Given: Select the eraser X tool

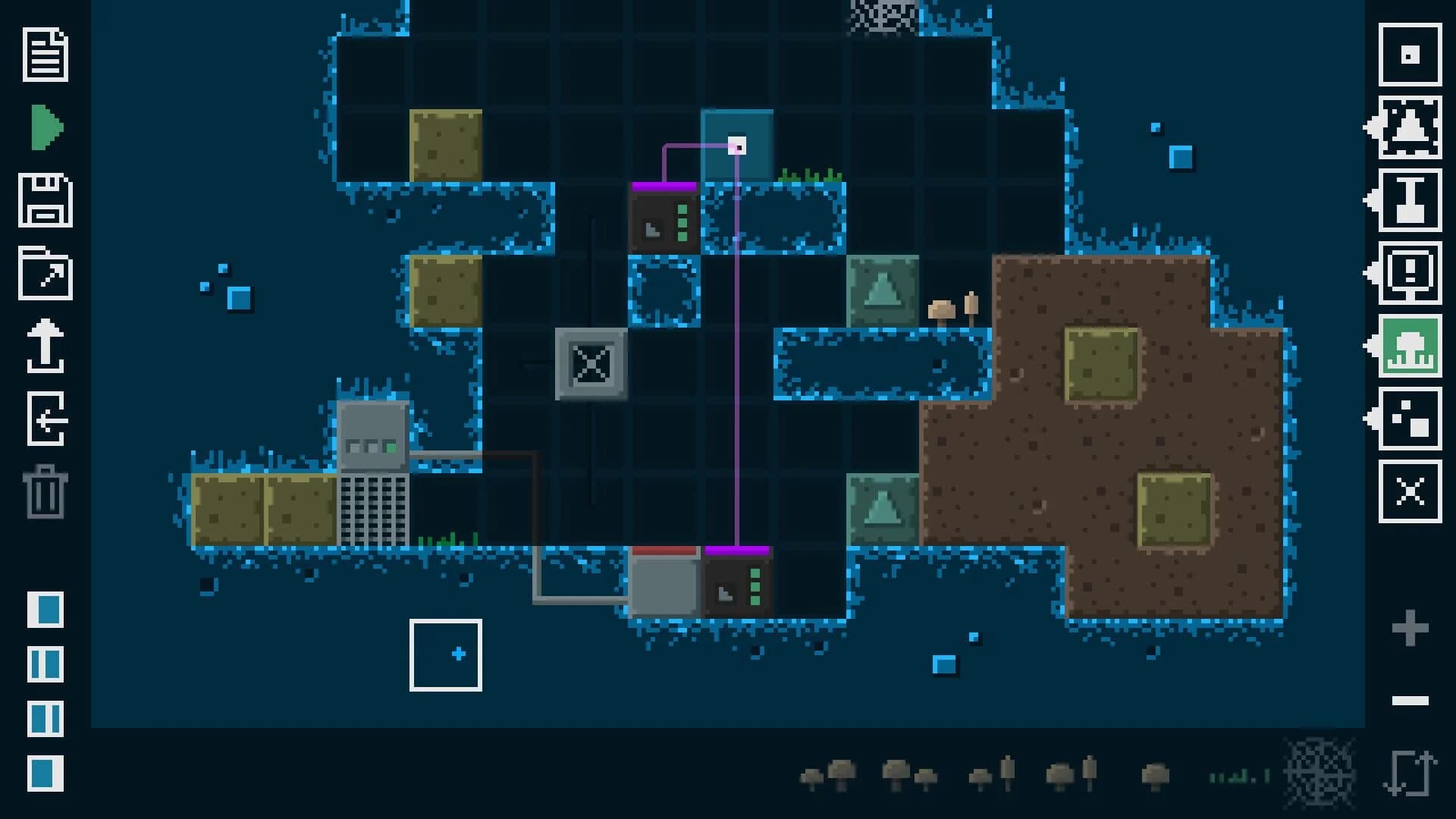Looking at the screenshot, I should click(x=1410, y=491).
